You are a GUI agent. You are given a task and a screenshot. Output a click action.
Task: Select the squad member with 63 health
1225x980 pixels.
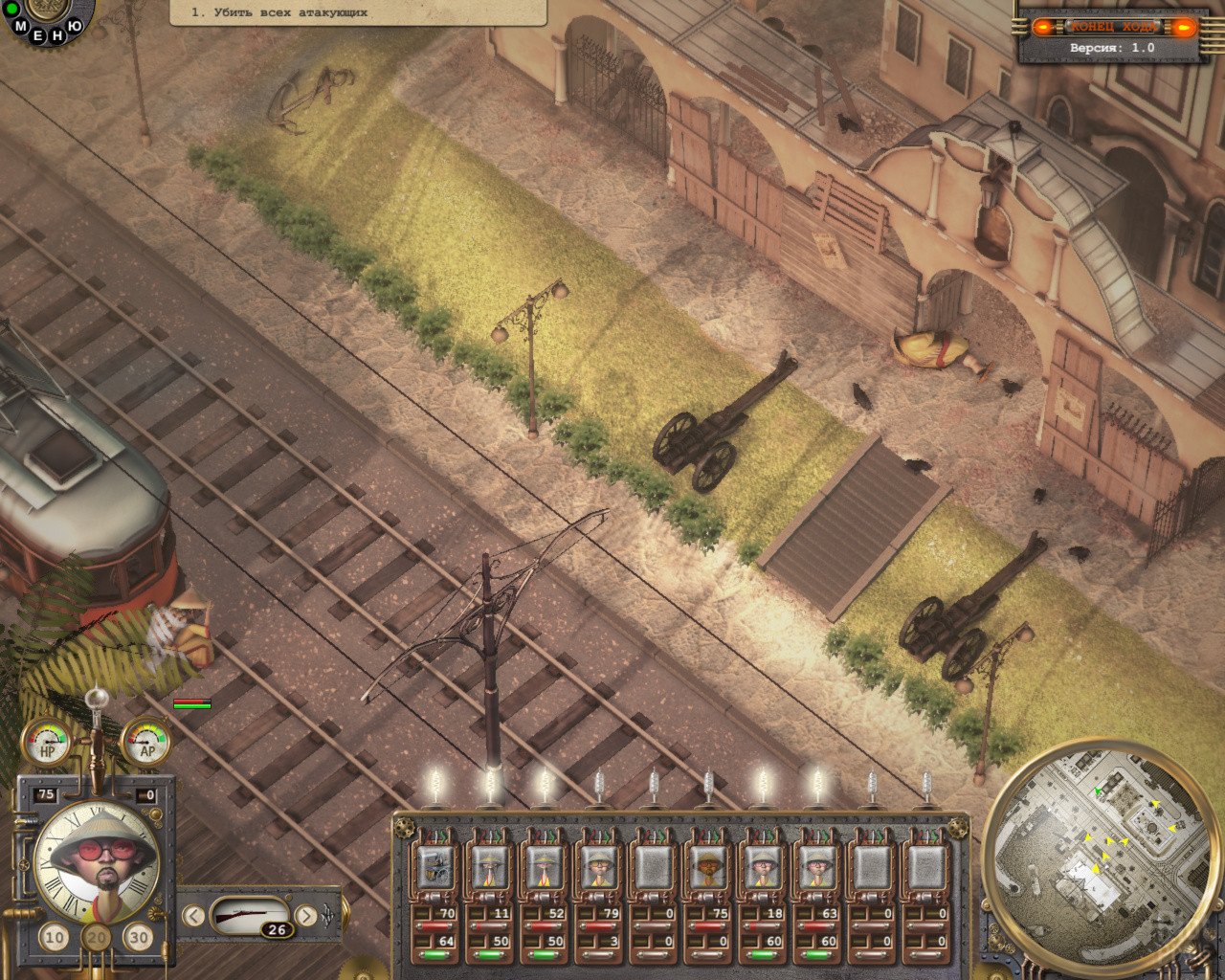point(817,867)
